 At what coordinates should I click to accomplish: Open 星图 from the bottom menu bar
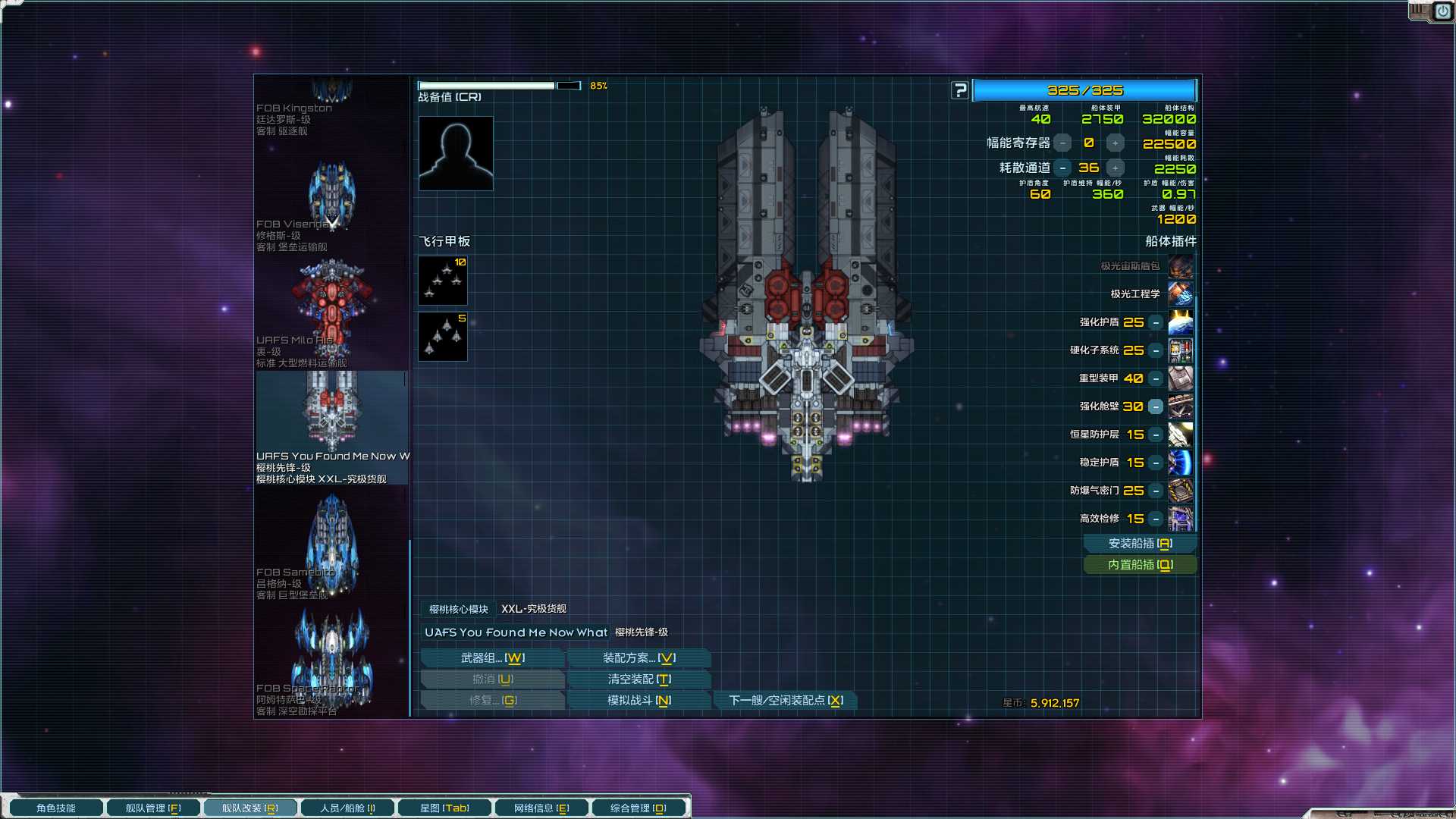(444, 807)
